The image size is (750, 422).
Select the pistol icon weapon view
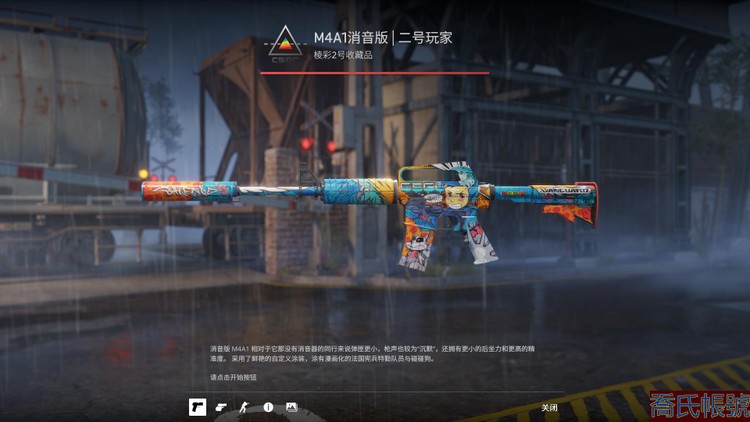(197, 407)
